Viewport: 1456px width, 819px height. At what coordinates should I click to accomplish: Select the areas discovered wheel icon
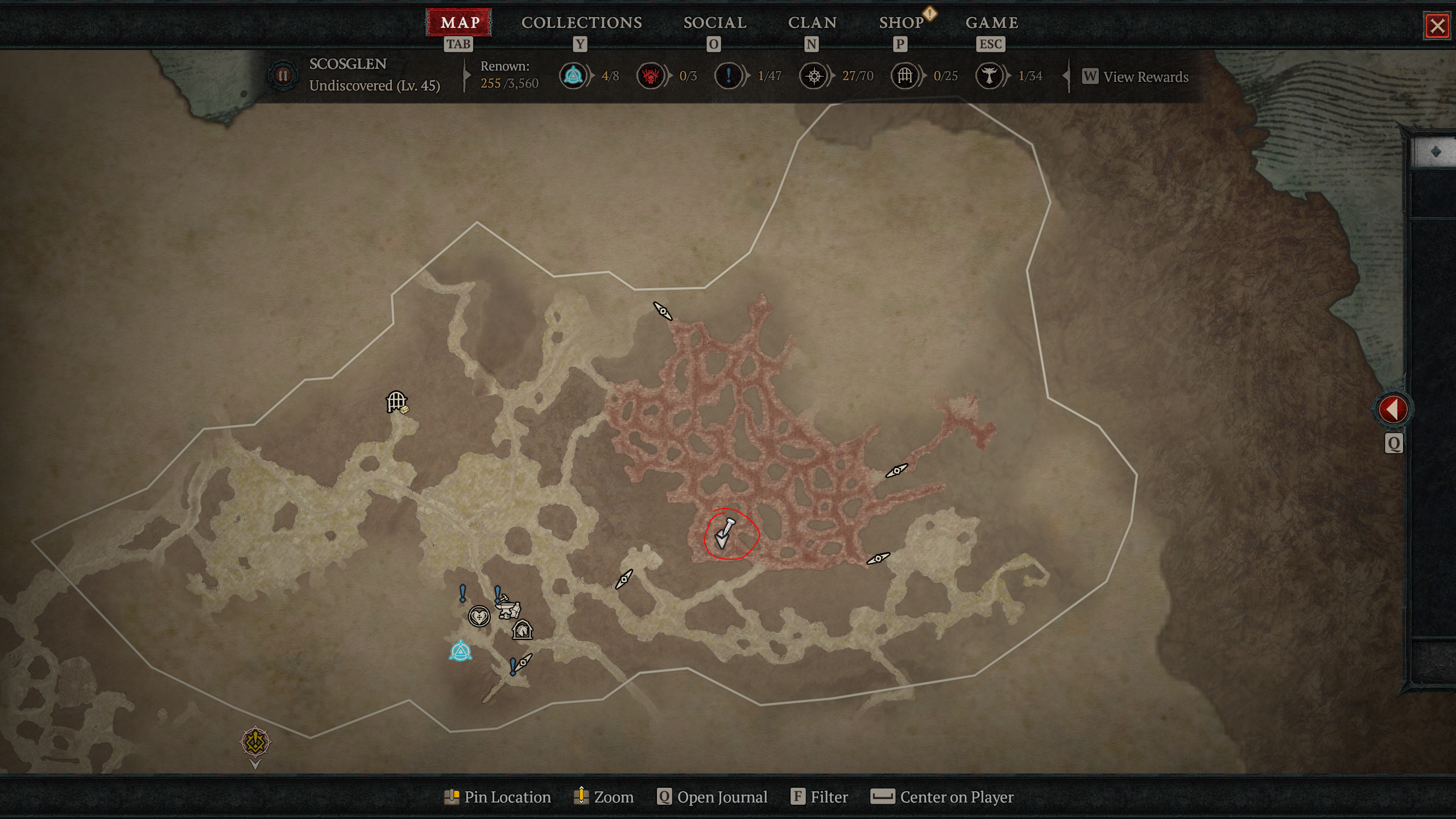pos(816,76)
